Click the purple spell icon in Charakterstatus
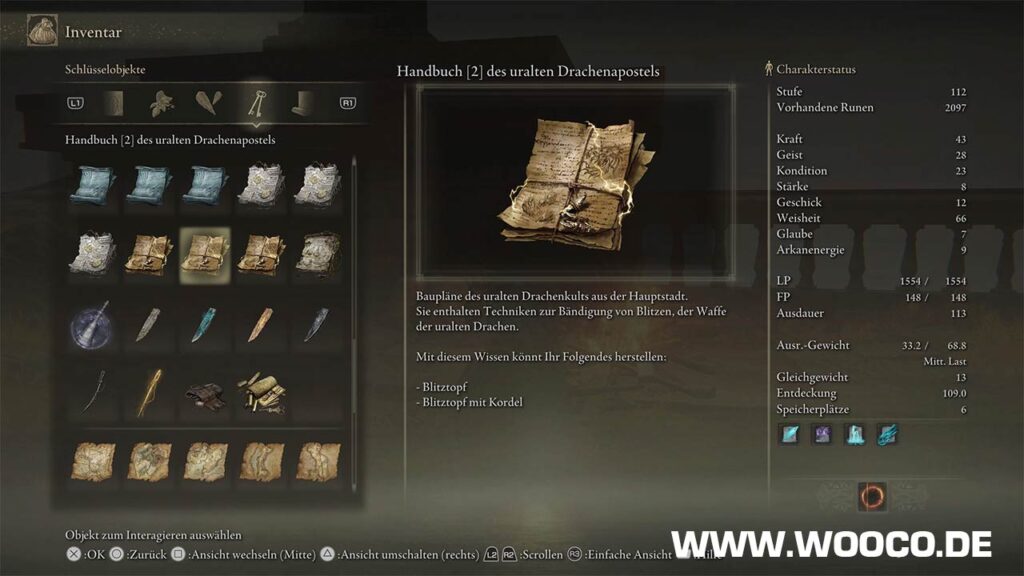 pos(822,435)
